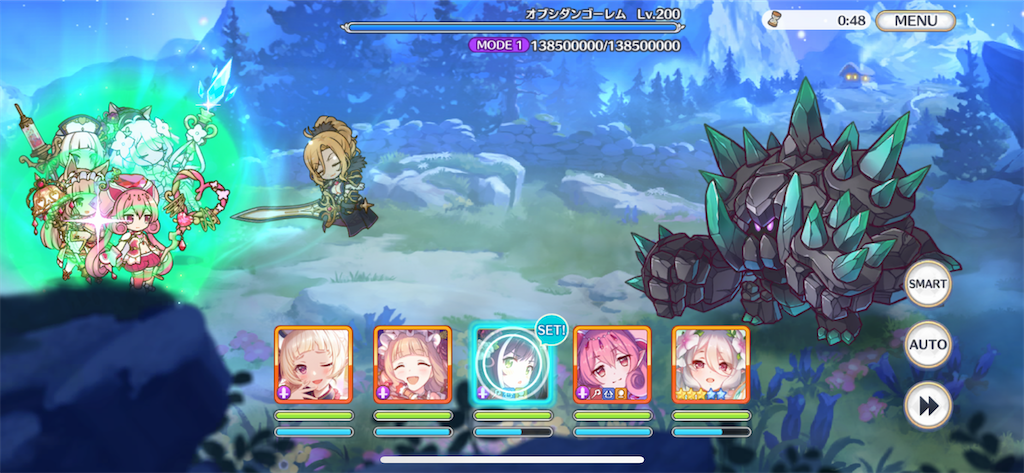The image size is (1024, 473).
Task: Toggle the SMART mode button
Action: 927,283
